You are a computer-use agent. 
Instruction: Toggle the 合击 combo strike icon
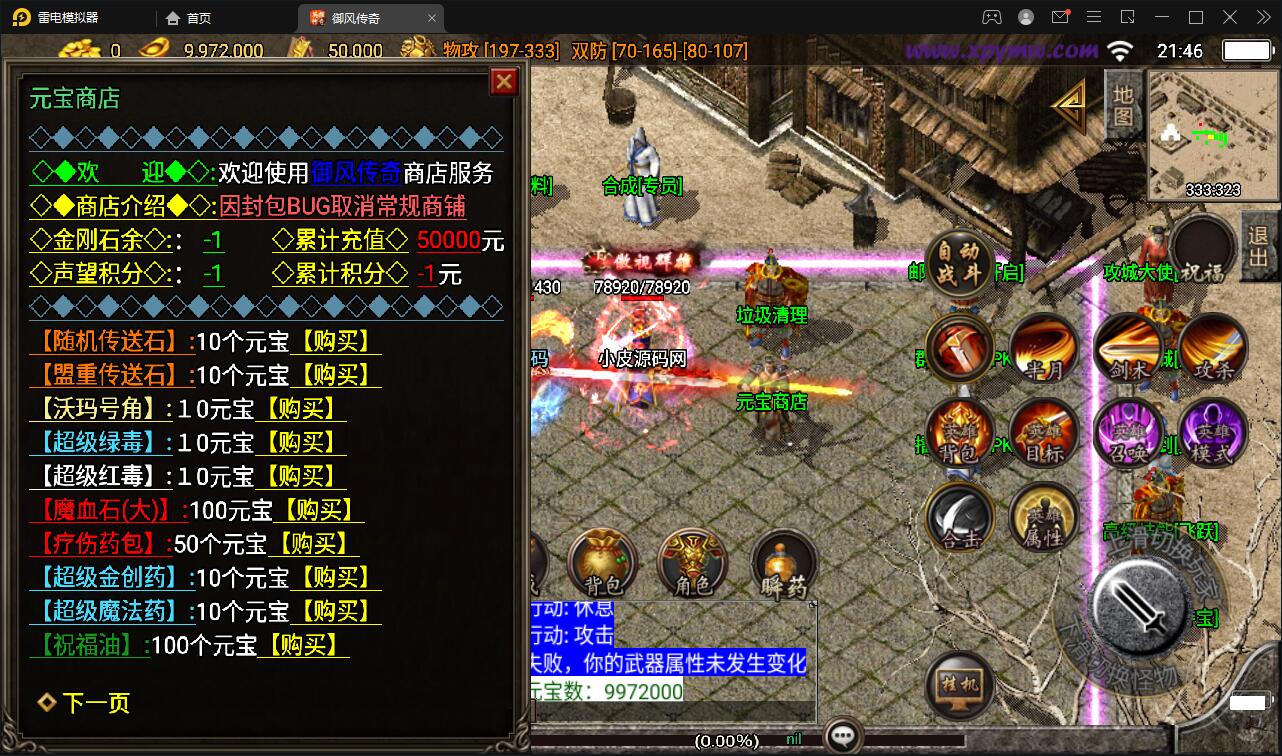[958, 520]
